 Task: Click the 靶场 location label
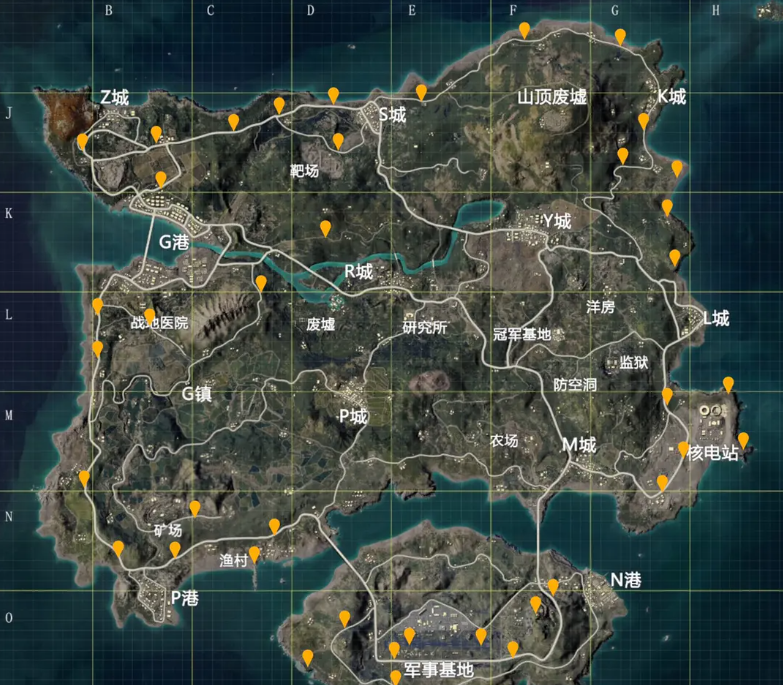304,171
